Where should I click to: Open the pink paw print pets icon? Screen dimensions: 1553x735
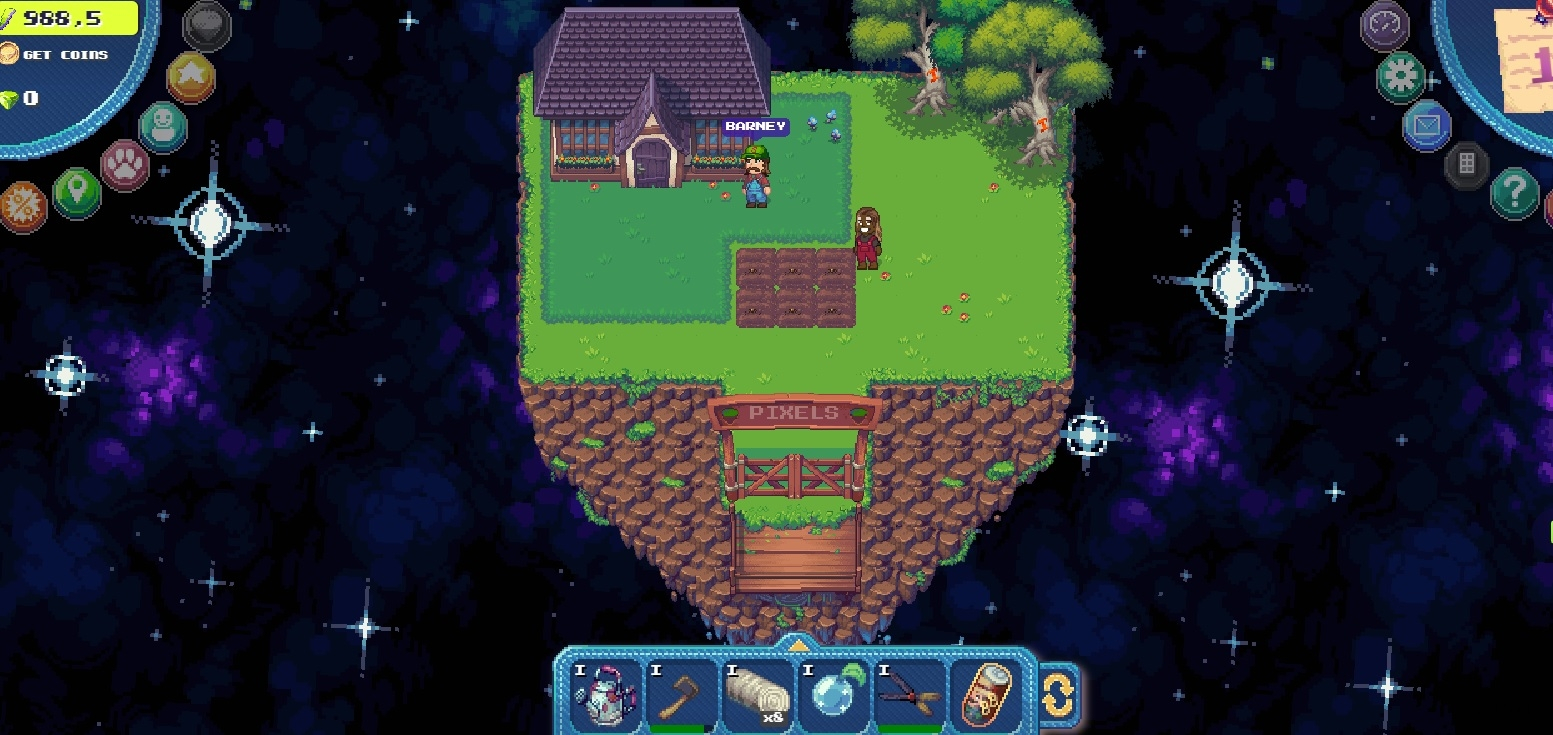(x=125, y=164)
